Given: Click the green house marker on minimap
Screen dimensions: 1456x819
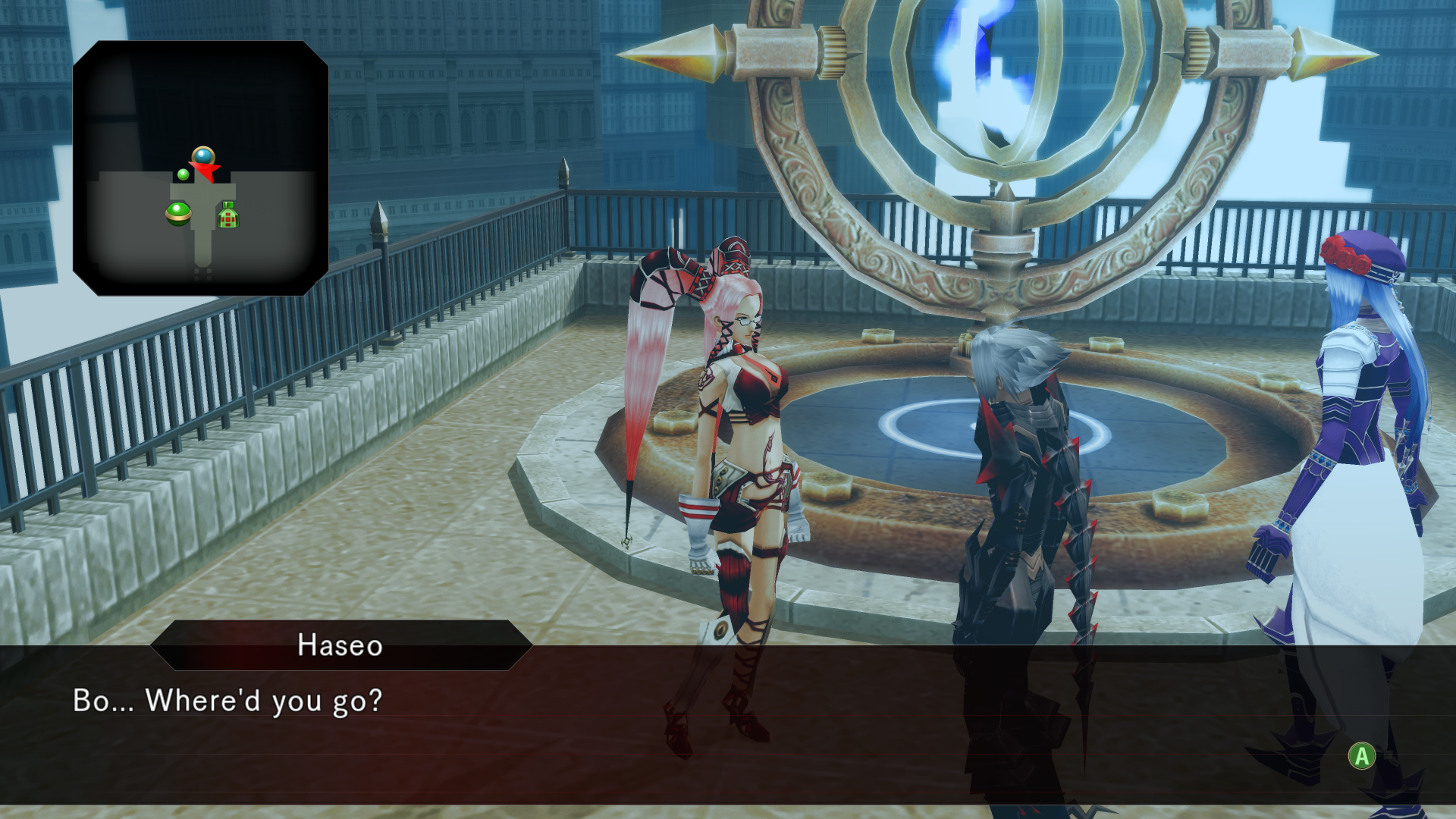Looking at the screenshot, I should click(228, 215).
